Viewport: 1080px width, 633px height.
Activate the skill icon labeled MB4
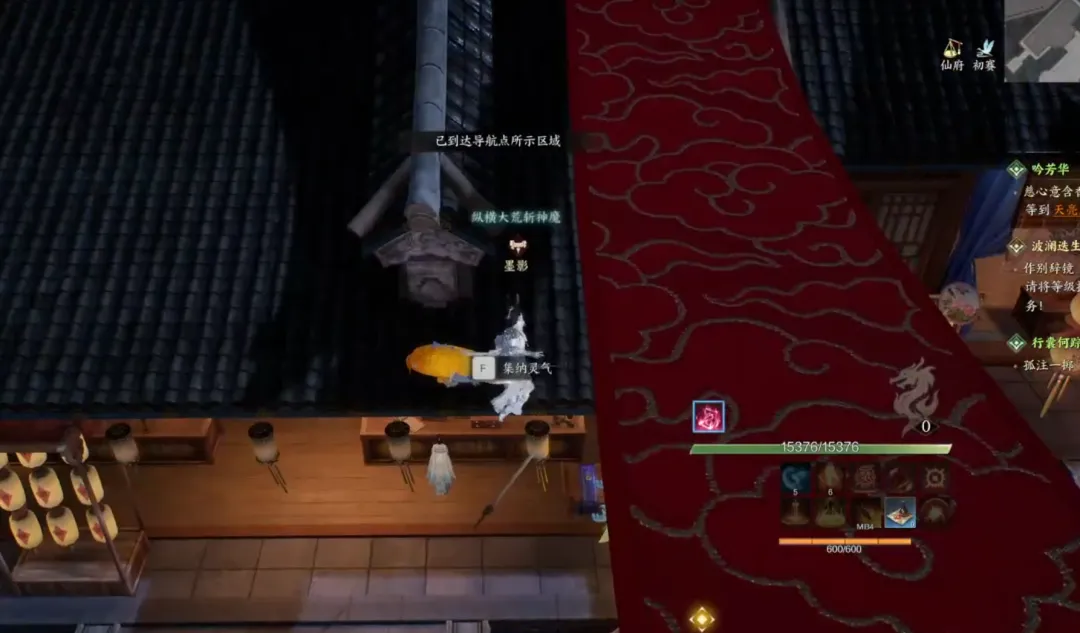[865, 513]
